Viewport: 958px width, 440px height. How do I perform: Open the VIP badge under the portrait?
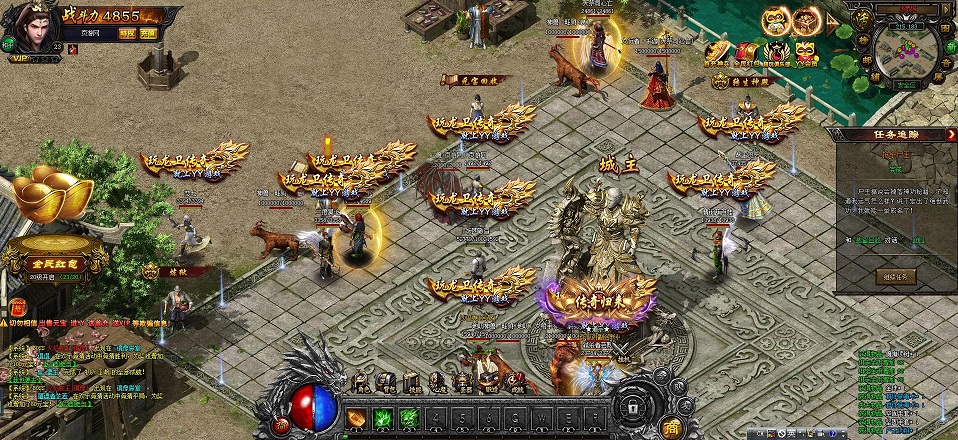pos(22,58)
